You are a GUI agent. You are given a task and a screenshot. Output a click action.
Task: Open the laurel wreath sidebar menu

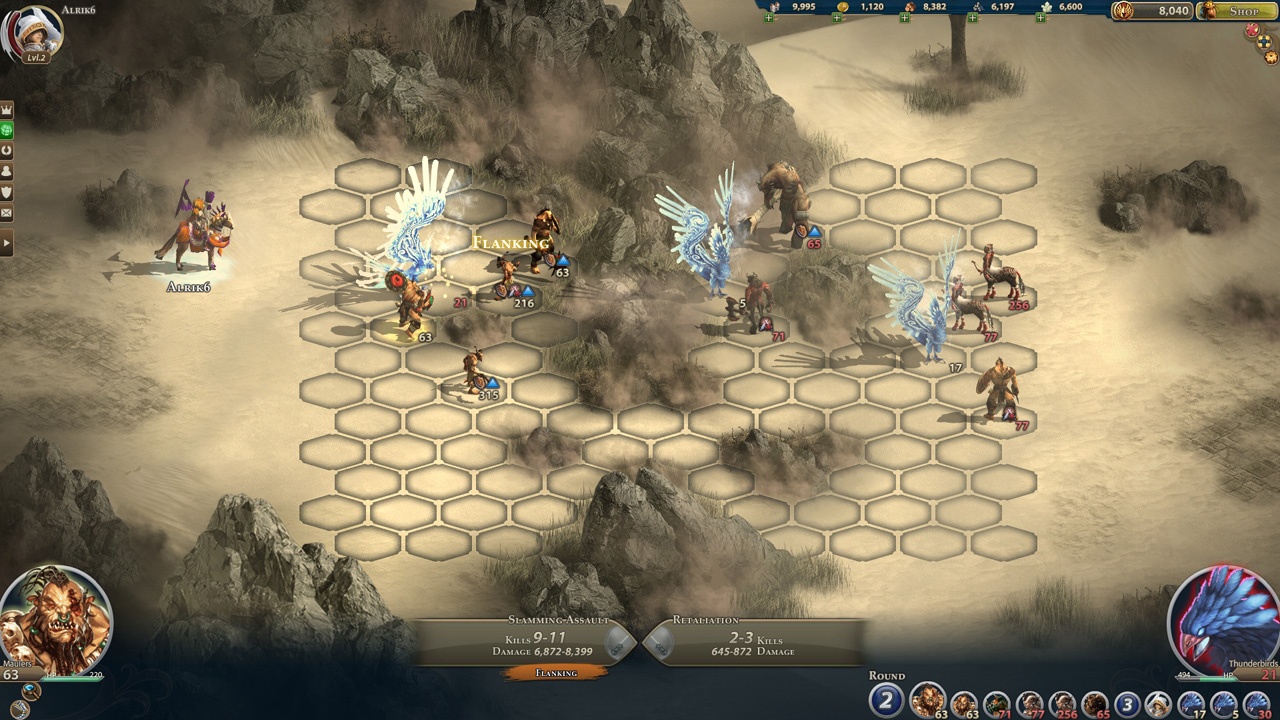[7, 150]
